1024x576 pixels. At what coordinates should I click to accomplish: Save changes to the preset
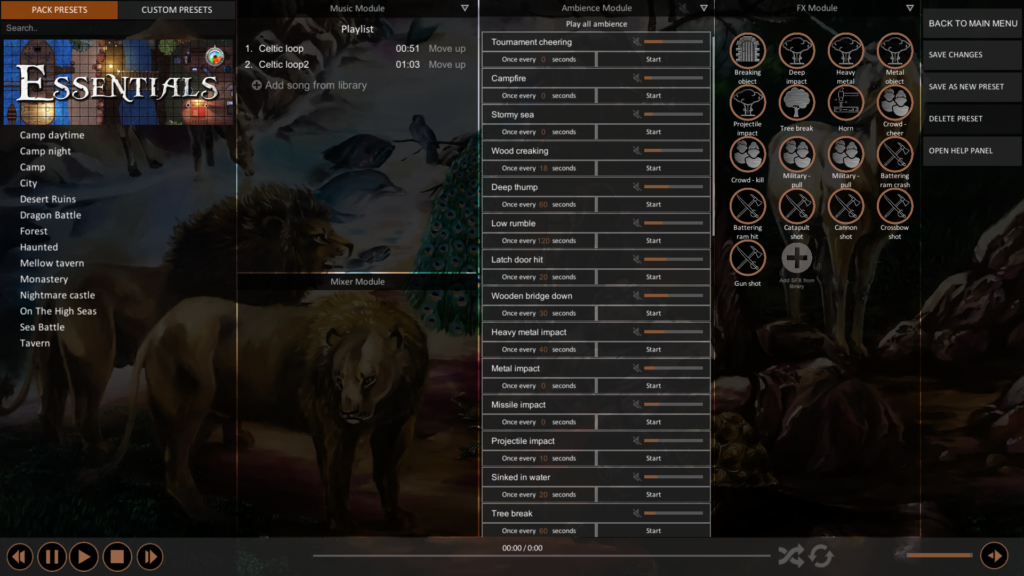point(956,55)
